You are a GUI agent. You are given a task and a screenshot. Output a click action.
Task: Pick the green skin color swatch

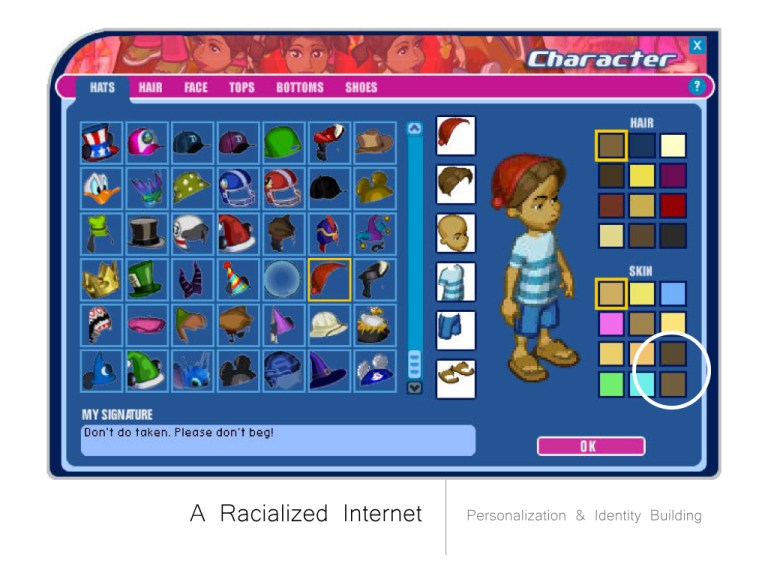coord(611,384)
